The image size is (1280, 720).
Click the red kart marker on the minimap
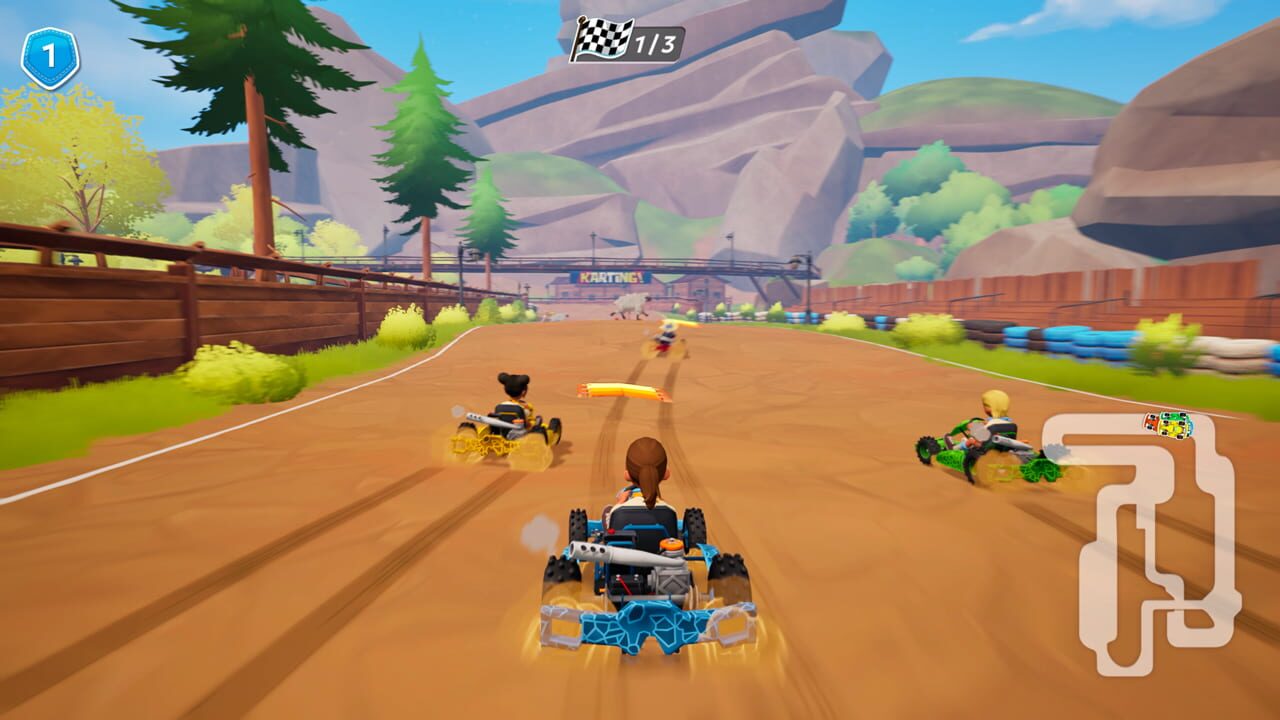pyautogui.click(x=1152, y=422)
